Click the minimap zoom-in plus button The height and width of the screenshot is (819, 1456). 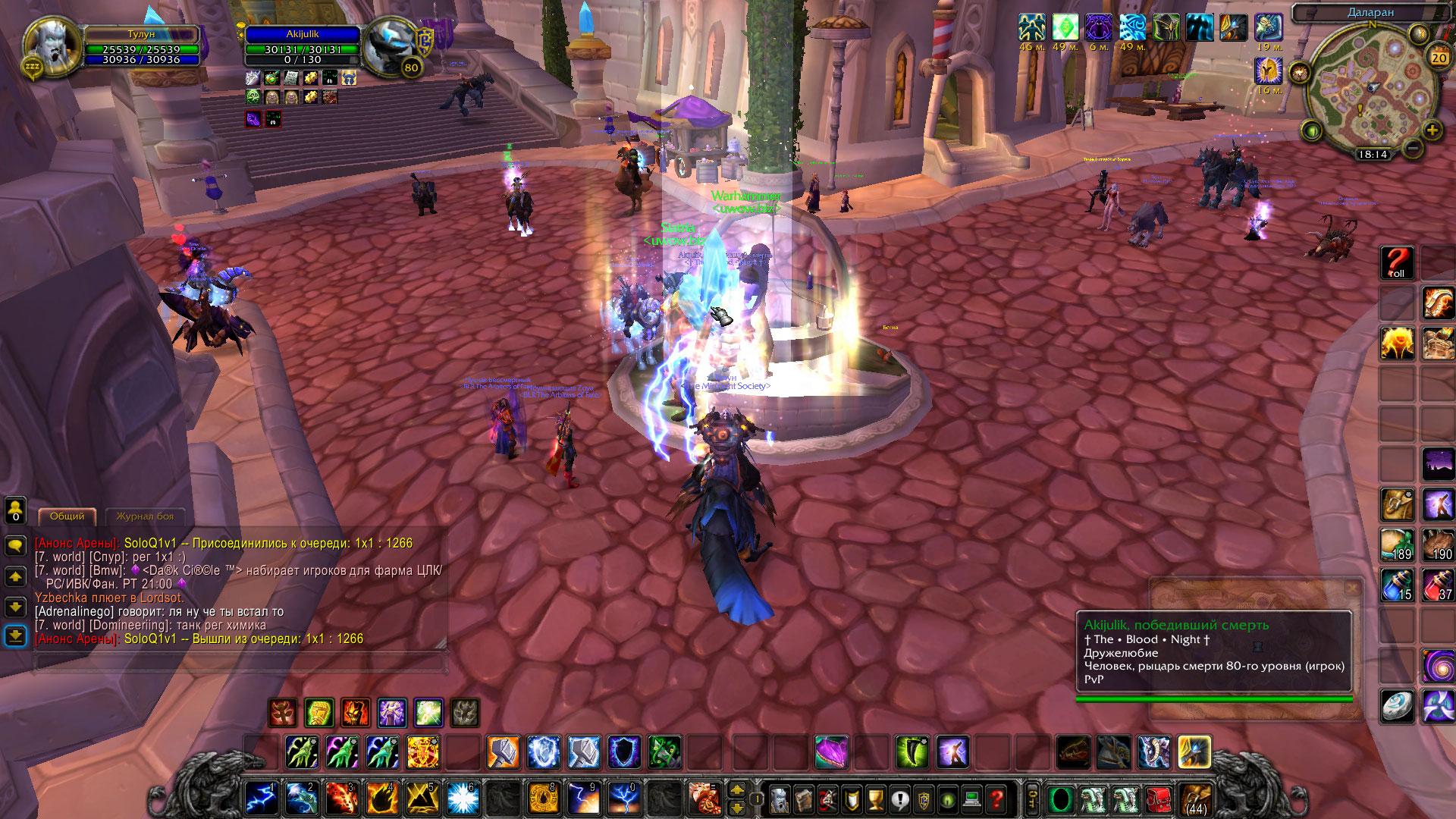(x=1432, y=130)
